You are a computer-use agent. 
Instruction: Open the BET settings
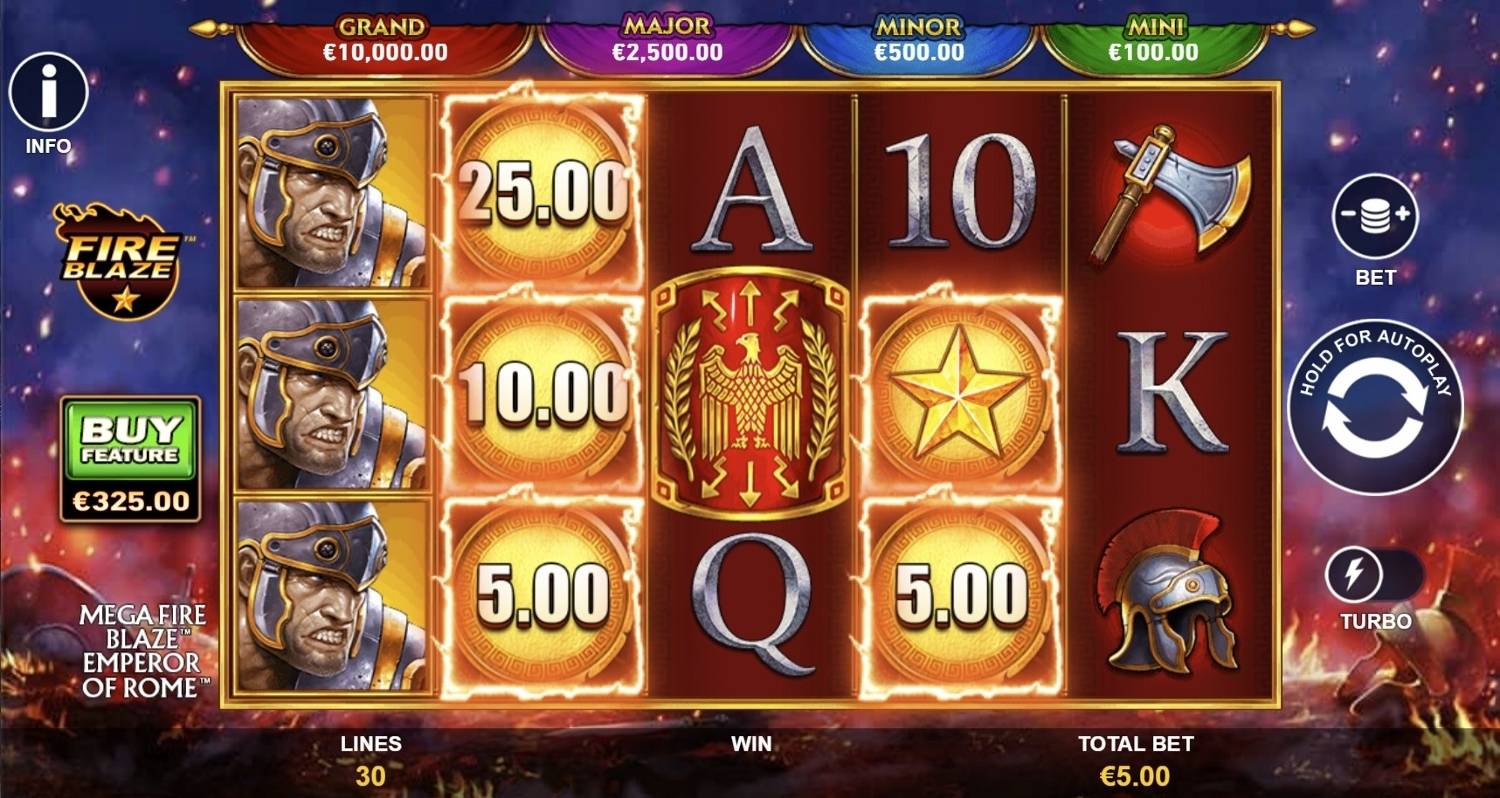(x=1374, y=214)
